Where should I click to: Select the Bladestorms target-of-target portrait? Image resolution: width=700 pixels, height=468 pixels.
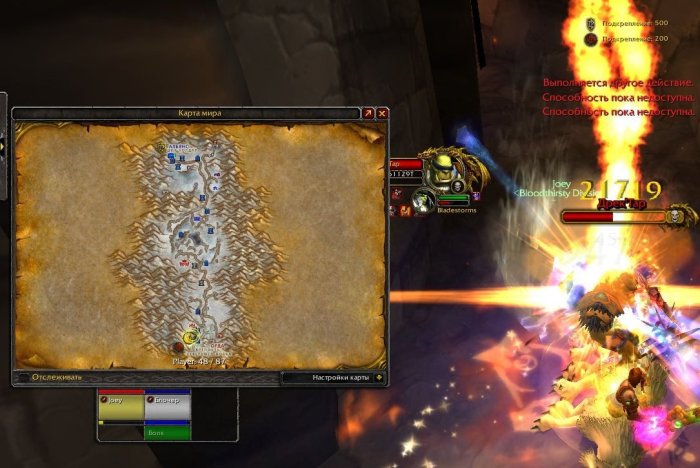[x=425, y=200]
